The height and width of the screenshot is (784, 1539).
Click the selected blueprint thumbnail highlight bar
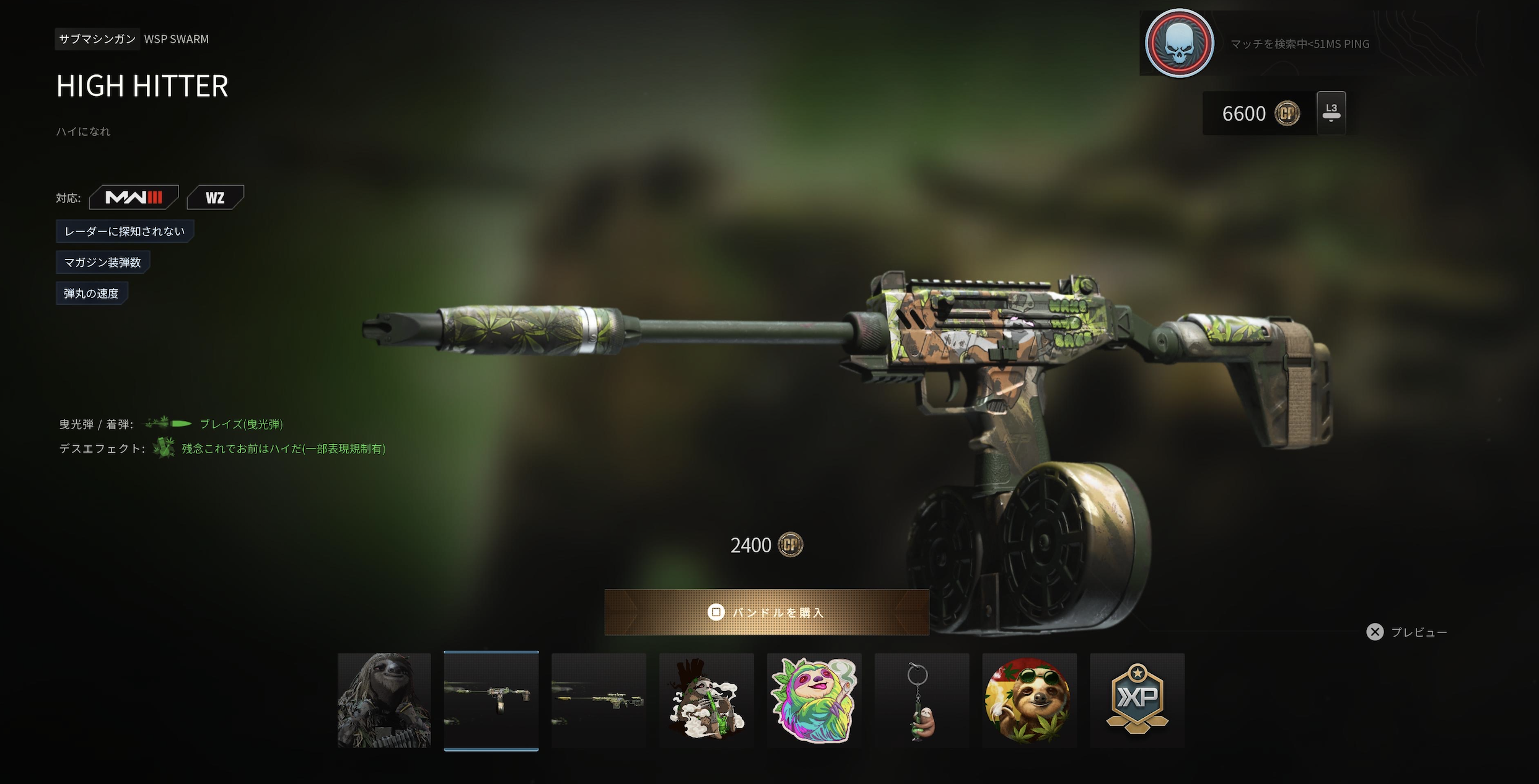(x=491, y=750)
